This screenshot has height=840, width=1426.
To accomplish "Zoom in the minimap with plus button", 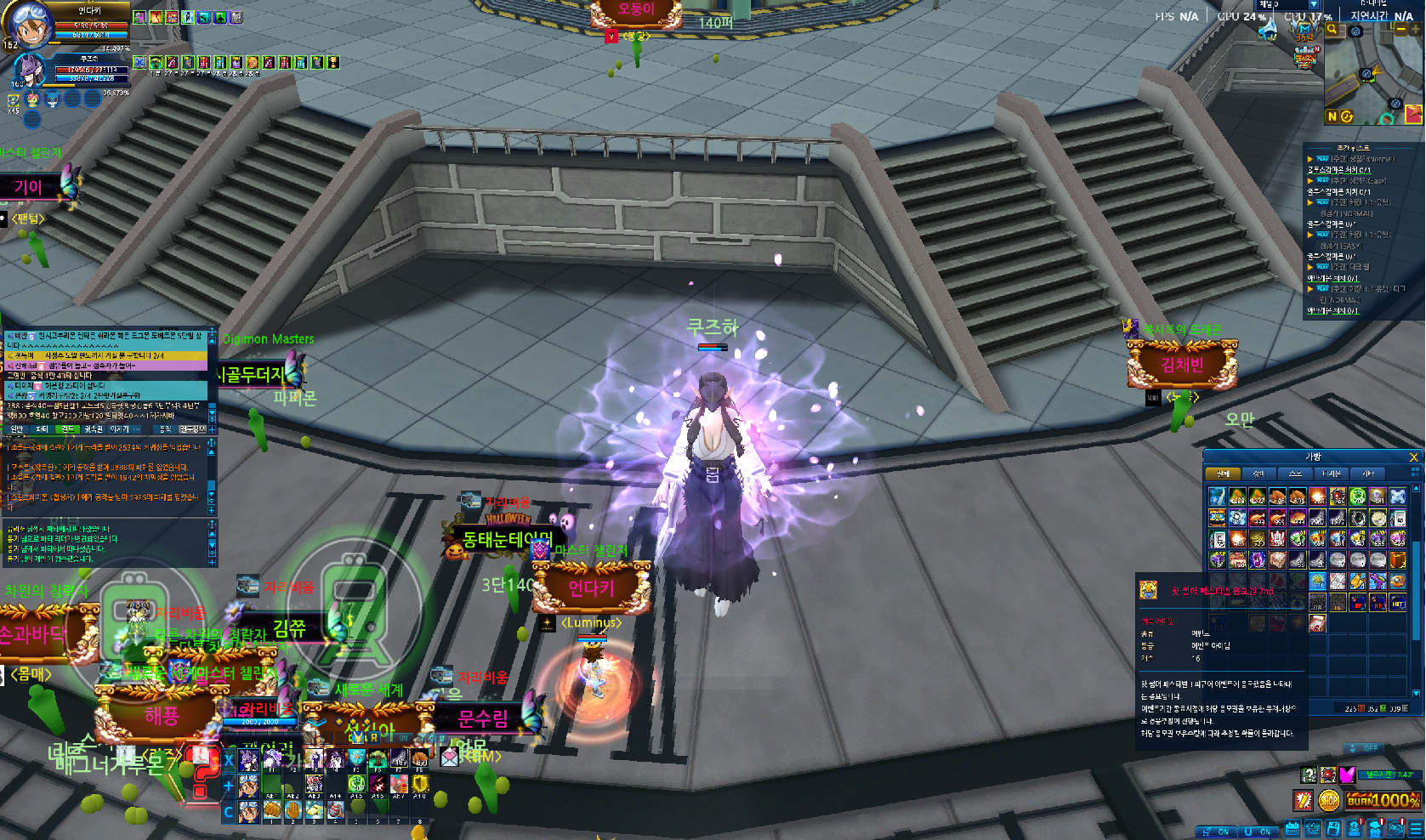I will [1416, 30].
